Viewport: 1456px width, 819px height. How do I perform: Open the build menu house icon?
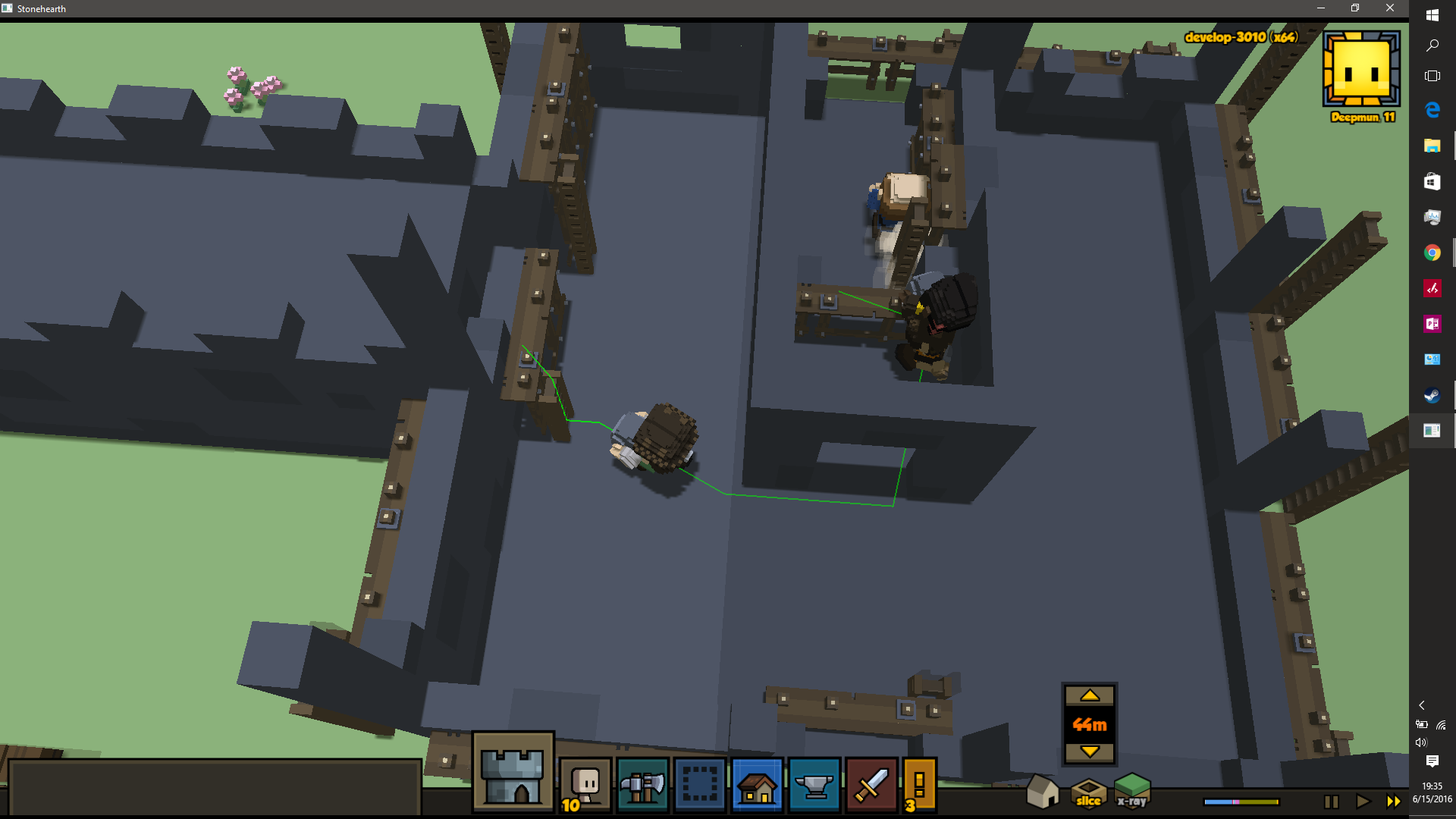(x=757, y=785)
